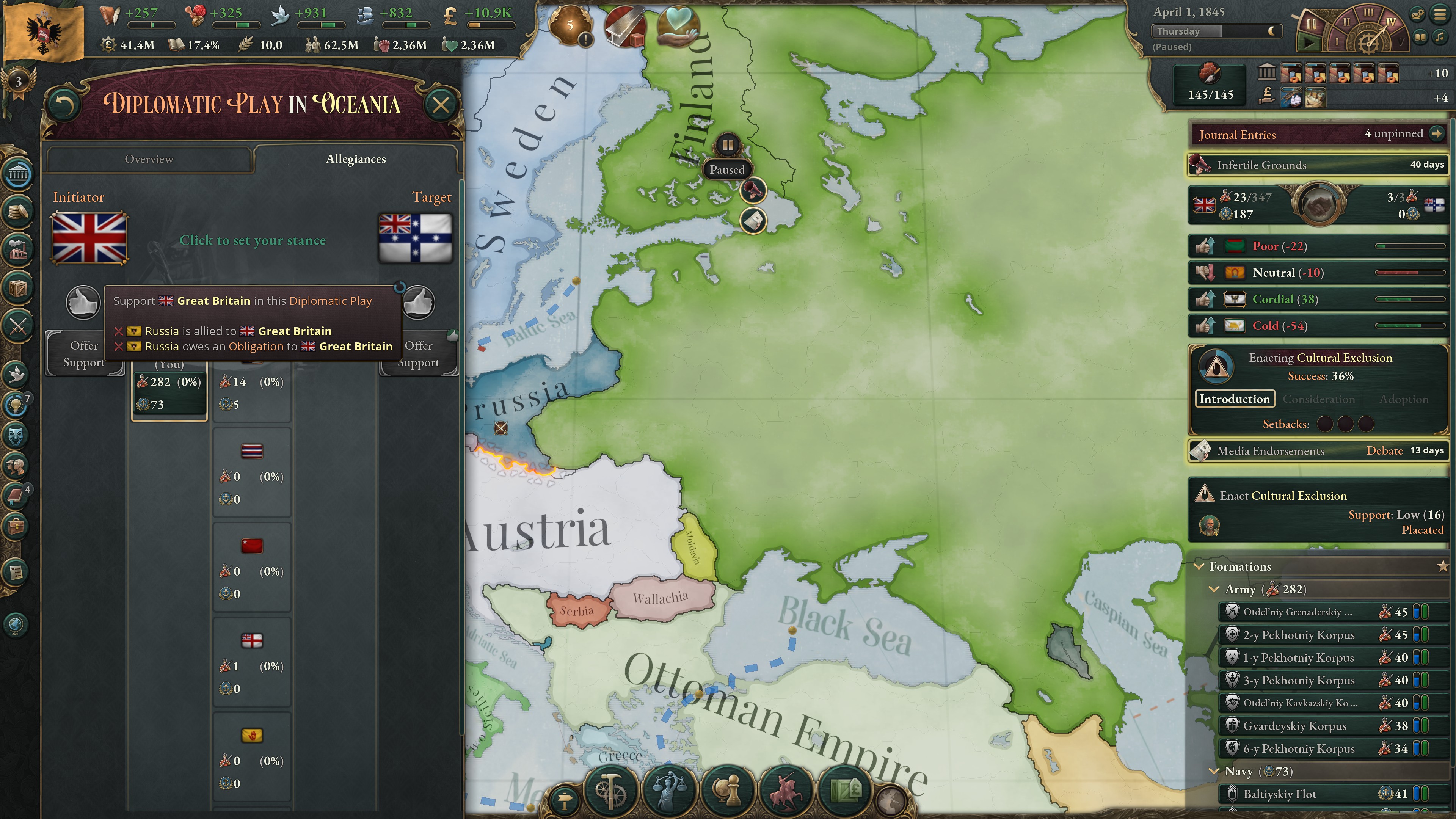Switch to the Allegiances tab
This screenshot has height=819, width=1456.
coord(356,159)
